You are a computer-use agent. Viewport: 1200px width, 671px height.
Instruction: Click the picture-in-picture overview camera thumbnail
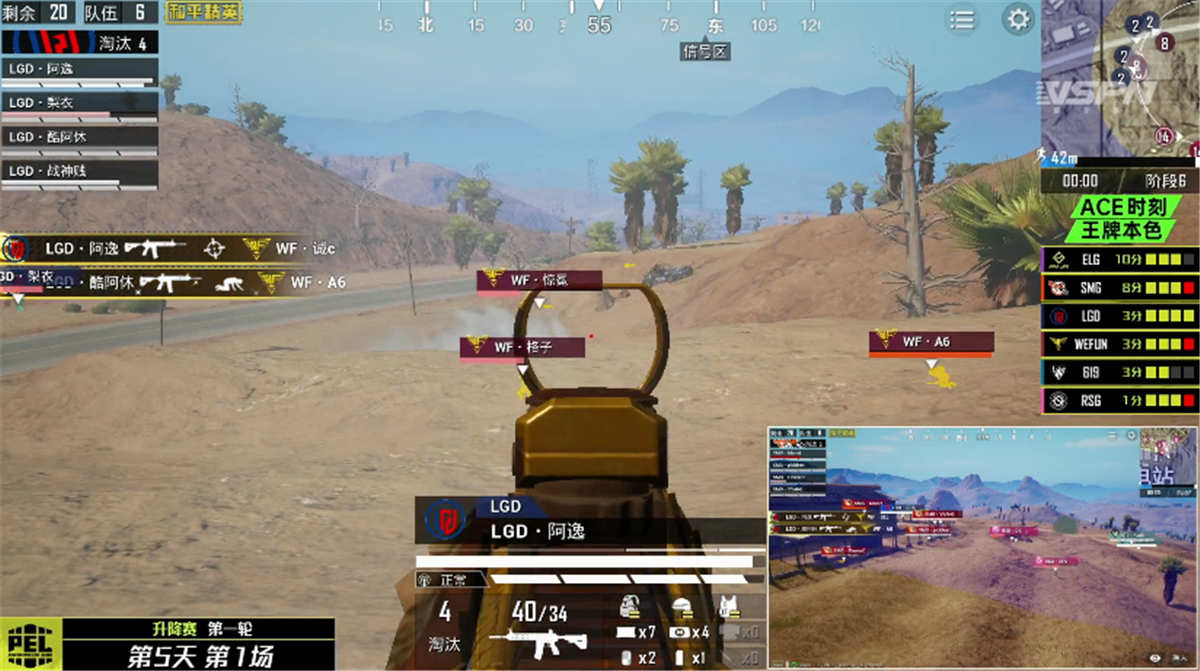point(982,547)
